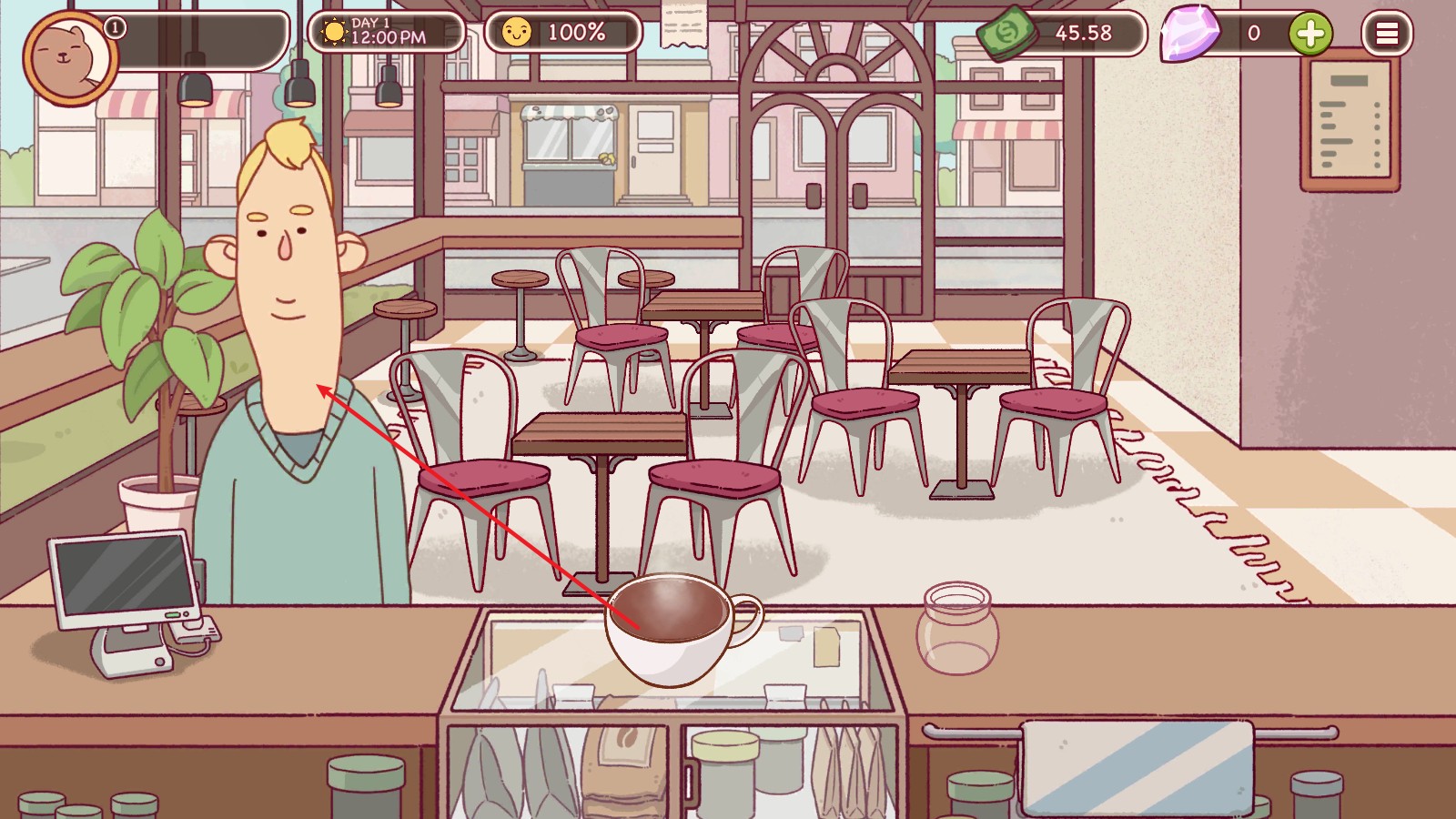Click the green plus to add gems
1456x819 pixels.
click(x=1310, y=34)
